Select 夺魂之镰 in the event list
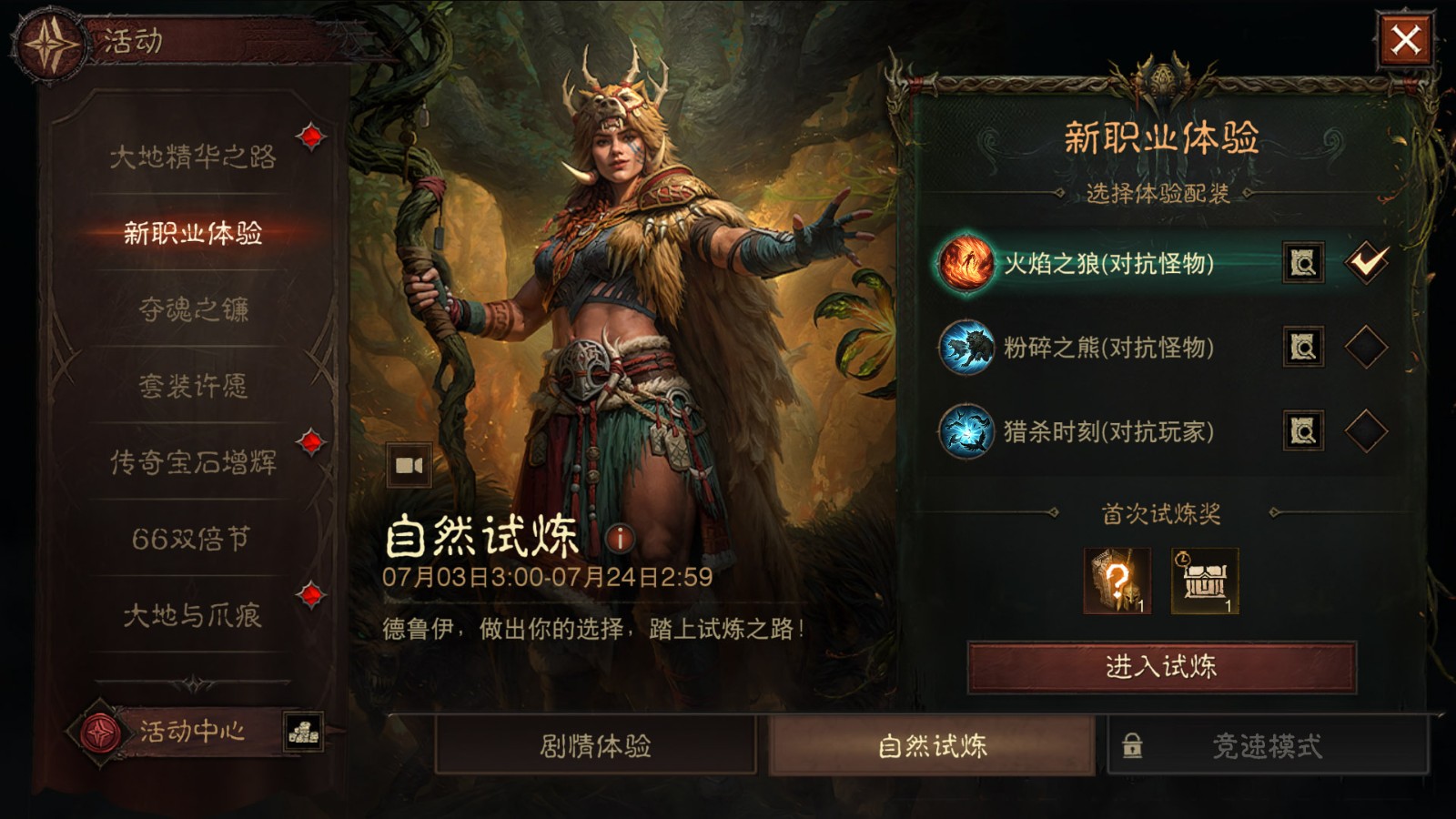Viewport: 1456px width, 819px height. (x=192, y=309)
